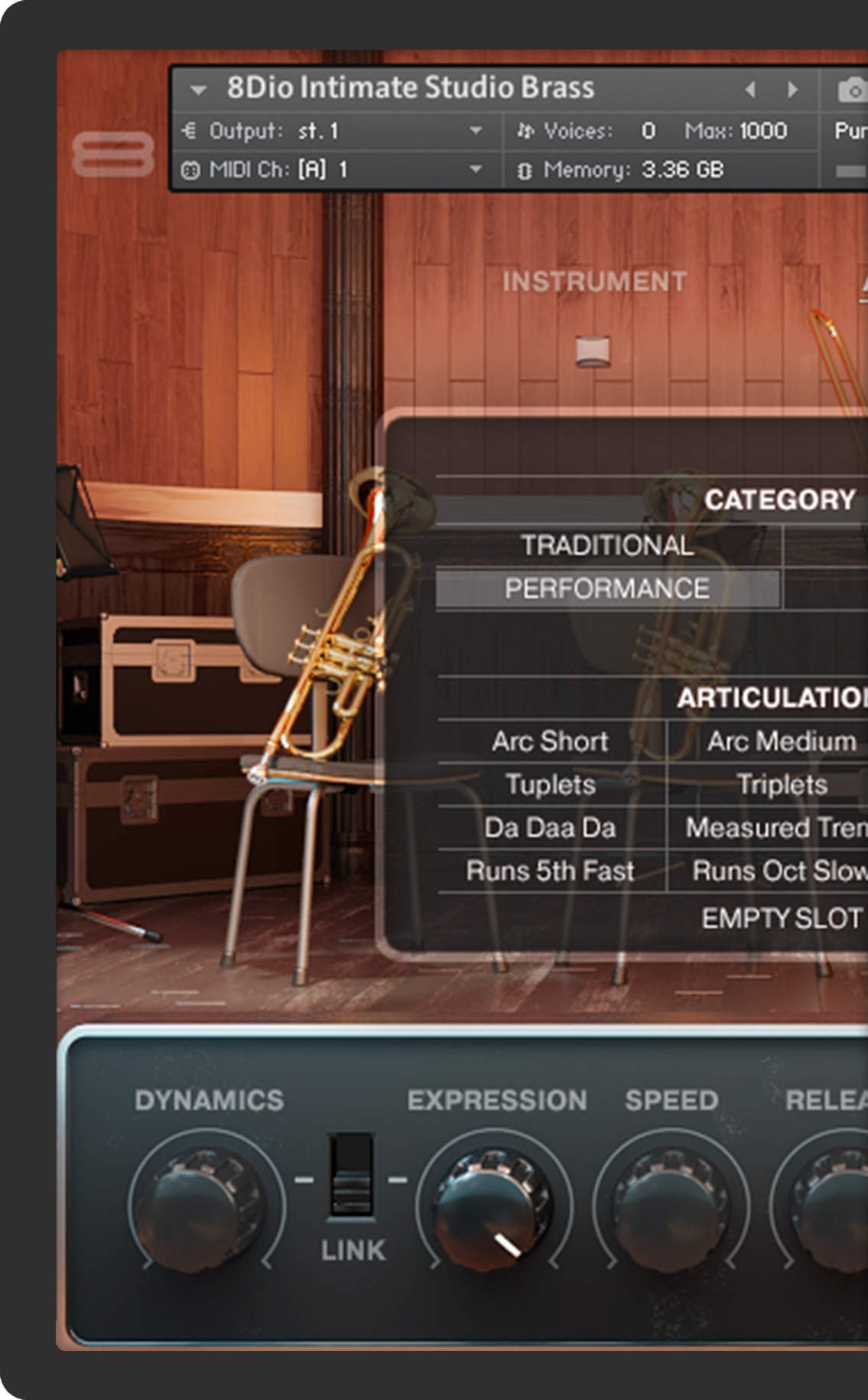
Task: Toggle the LINK switch
Action: click(x=352, y=1176)
